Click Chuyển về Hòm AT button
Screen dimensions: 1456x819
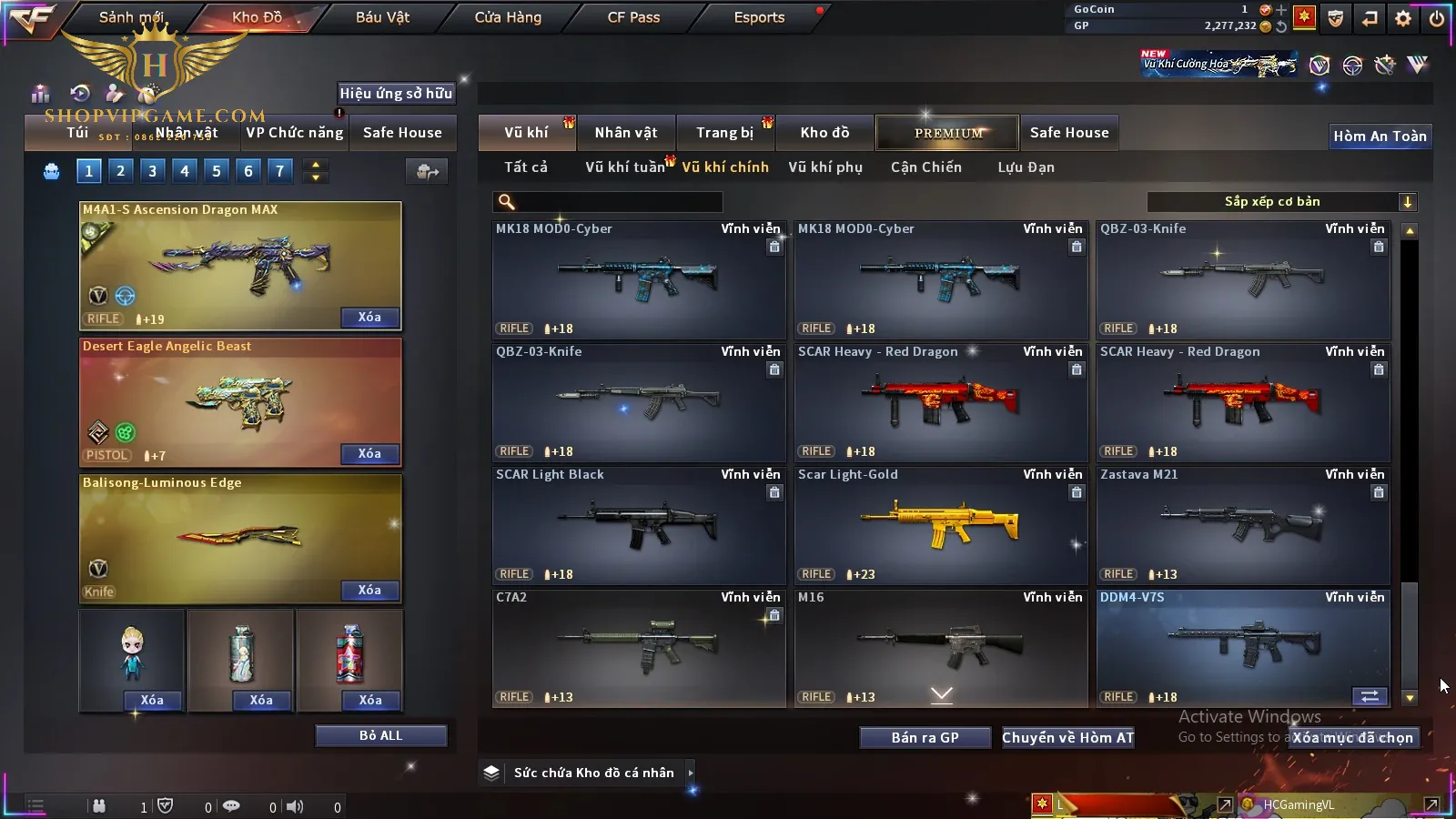[x=1067, y=738]
